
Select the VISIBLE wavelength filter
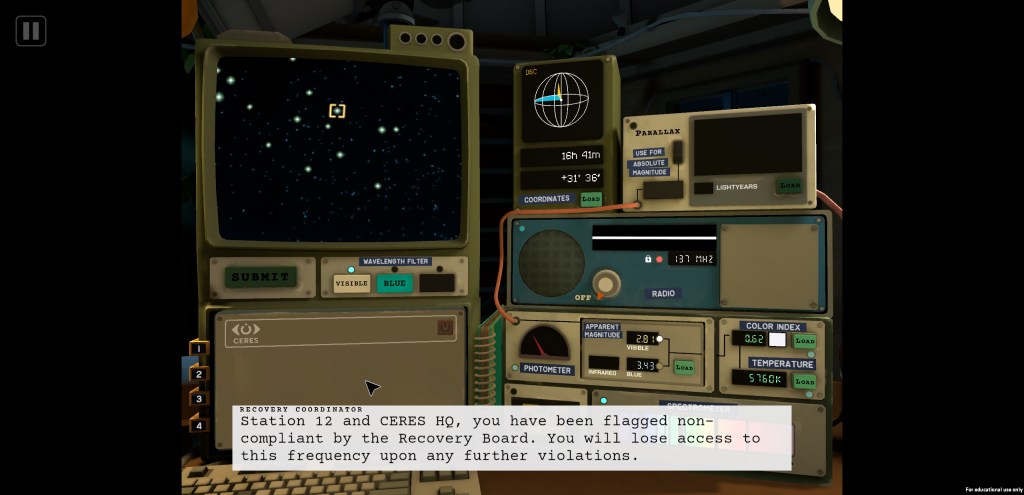click(x=351, y=283)
